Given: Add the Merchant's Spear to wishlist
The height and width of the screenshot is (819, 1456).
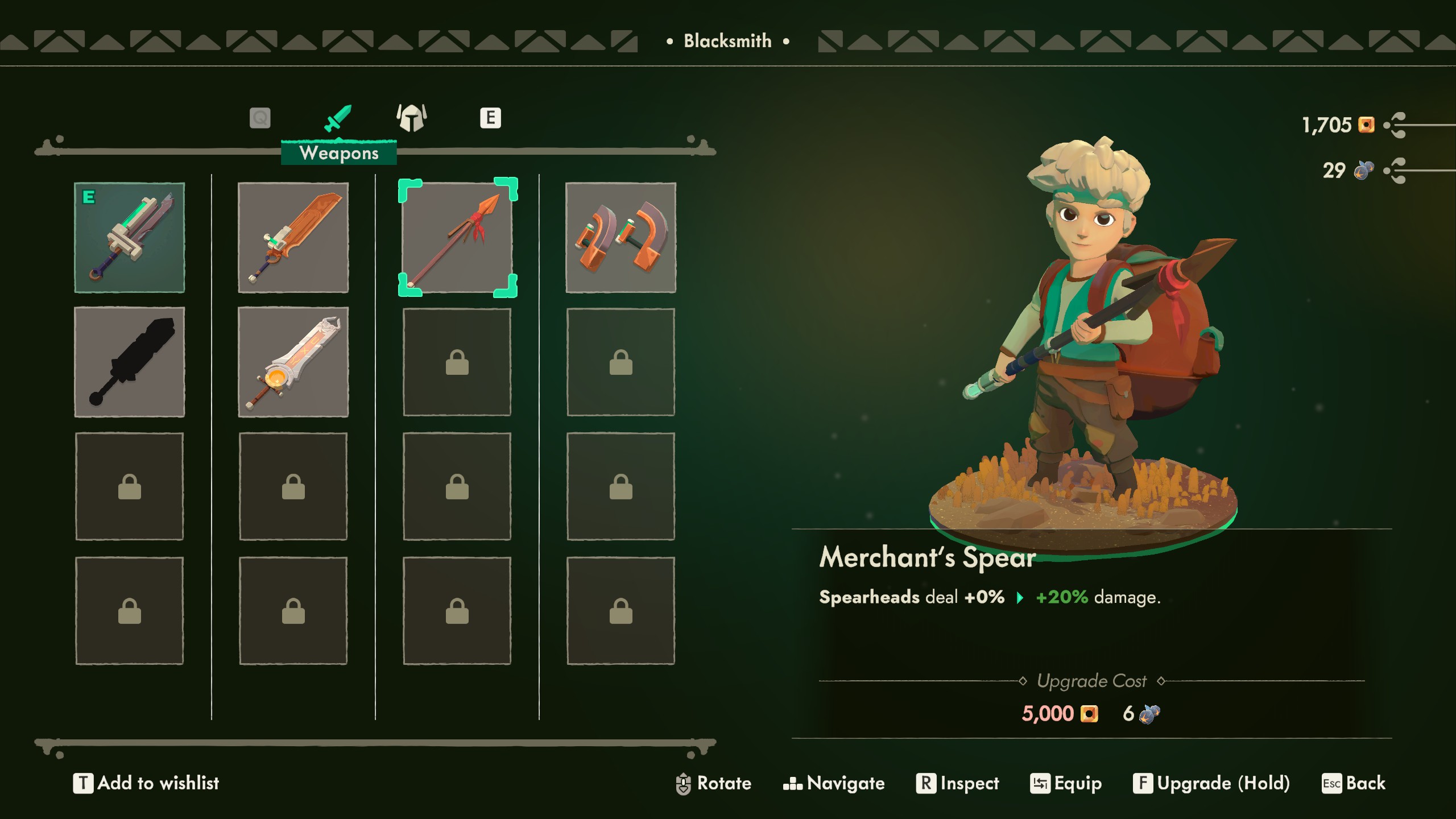Looking at the screenshot, I should click(148, 783).
